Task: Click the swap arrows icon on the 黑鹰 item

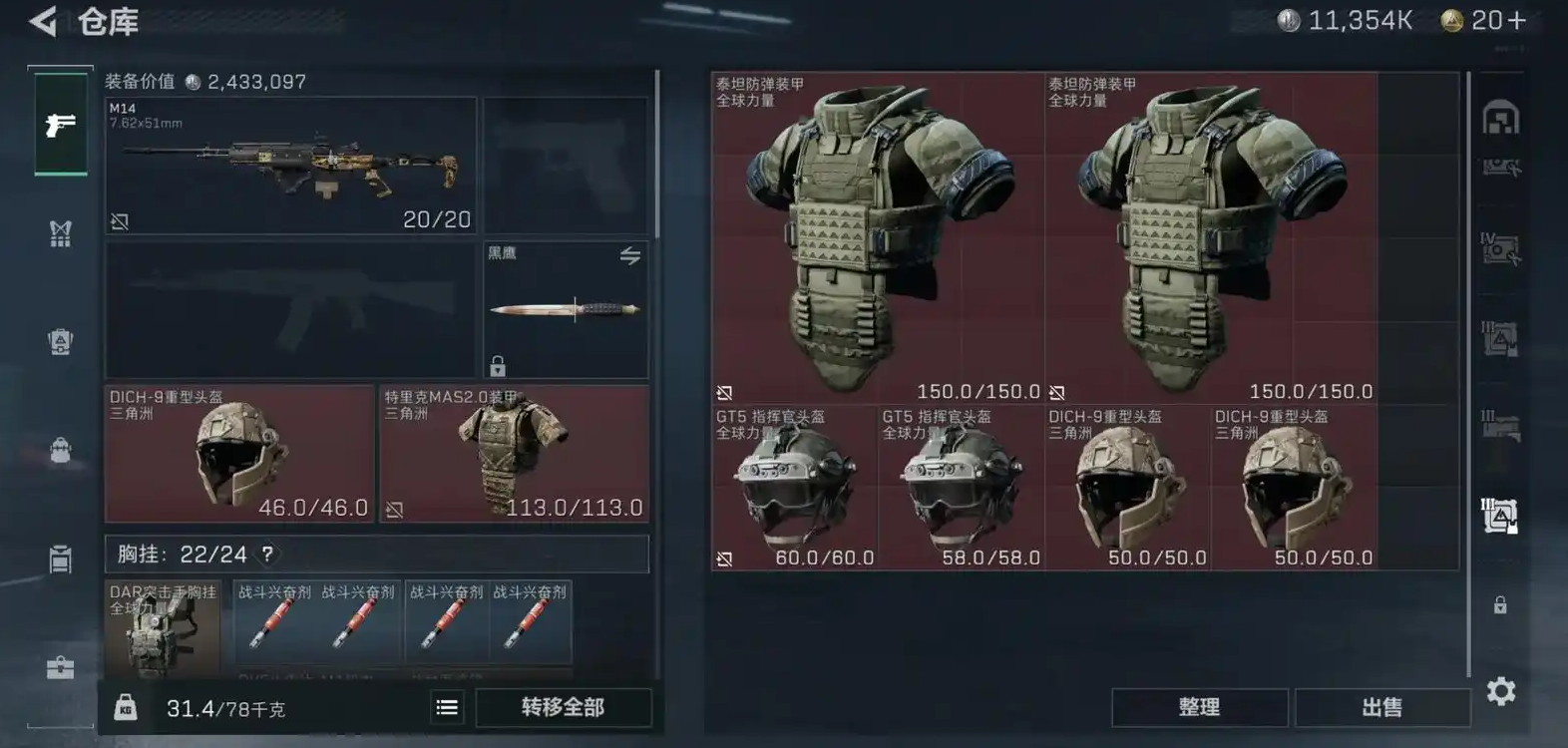Action: click(x=628, y=256)
